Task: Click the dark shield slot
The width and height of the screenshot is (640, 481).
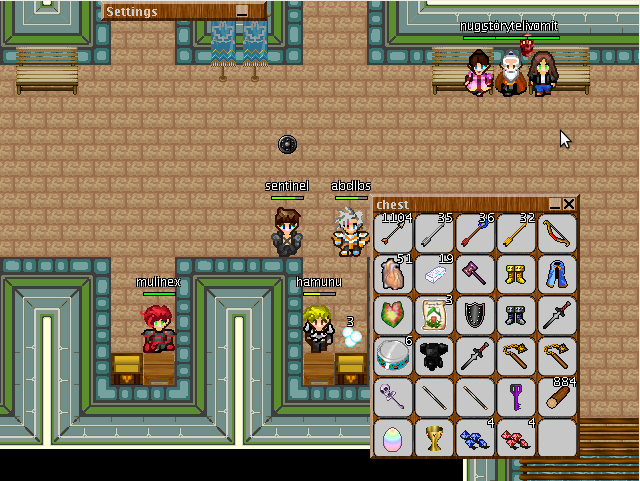Action: pos(475,315)
